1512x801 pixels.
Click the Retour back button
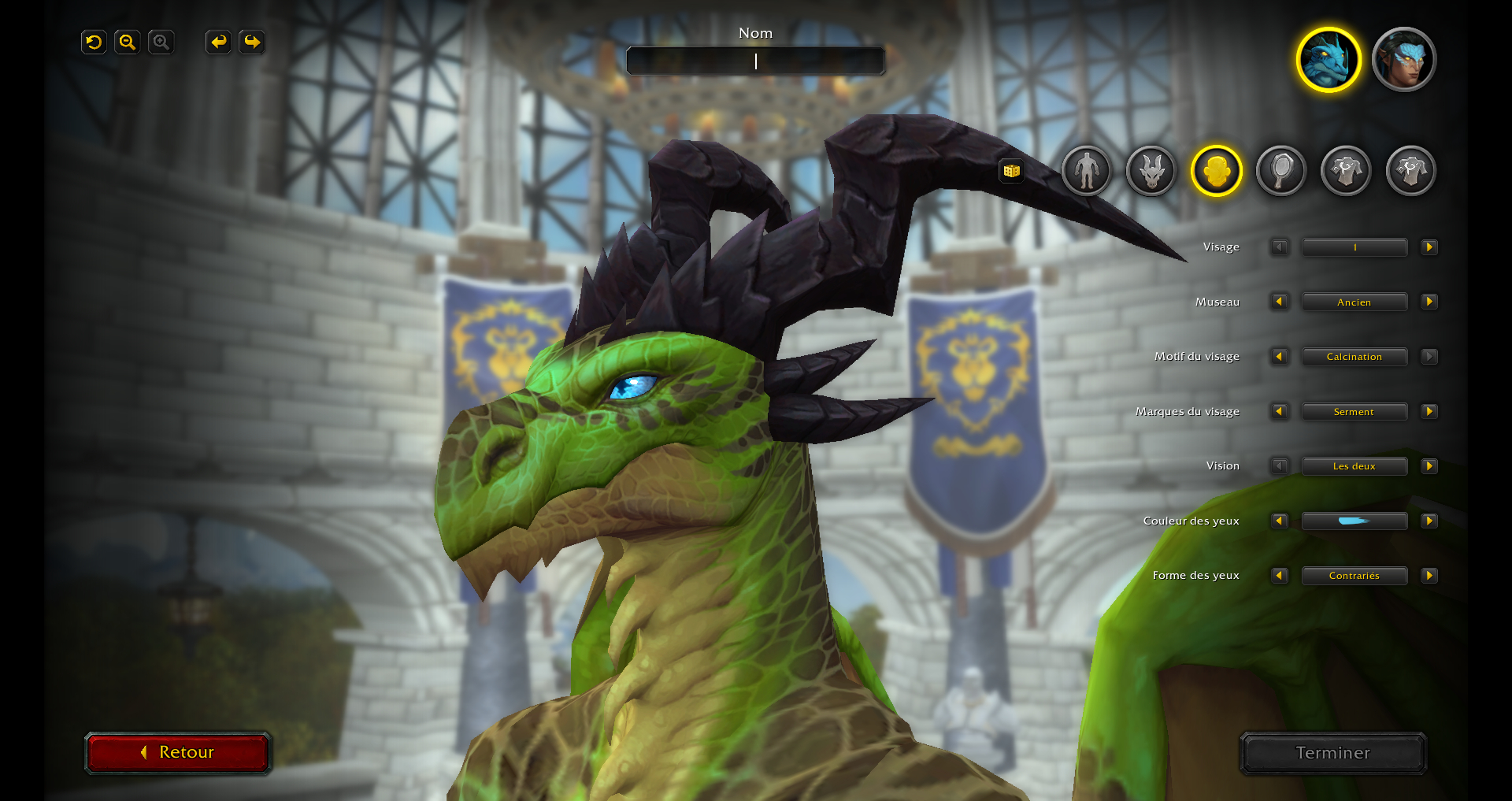(178, 752)
